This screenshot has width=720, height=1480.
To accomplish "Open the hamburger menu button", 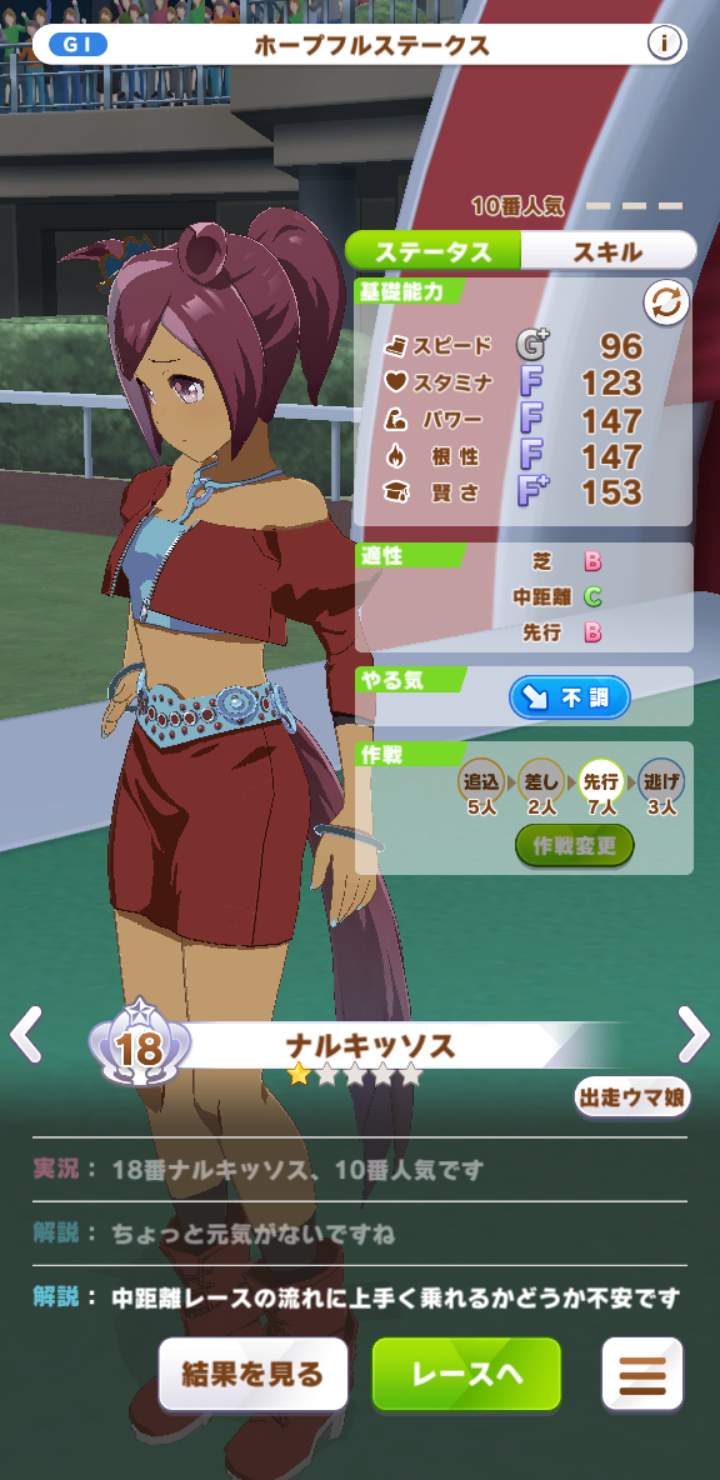I will point(642,1374).
